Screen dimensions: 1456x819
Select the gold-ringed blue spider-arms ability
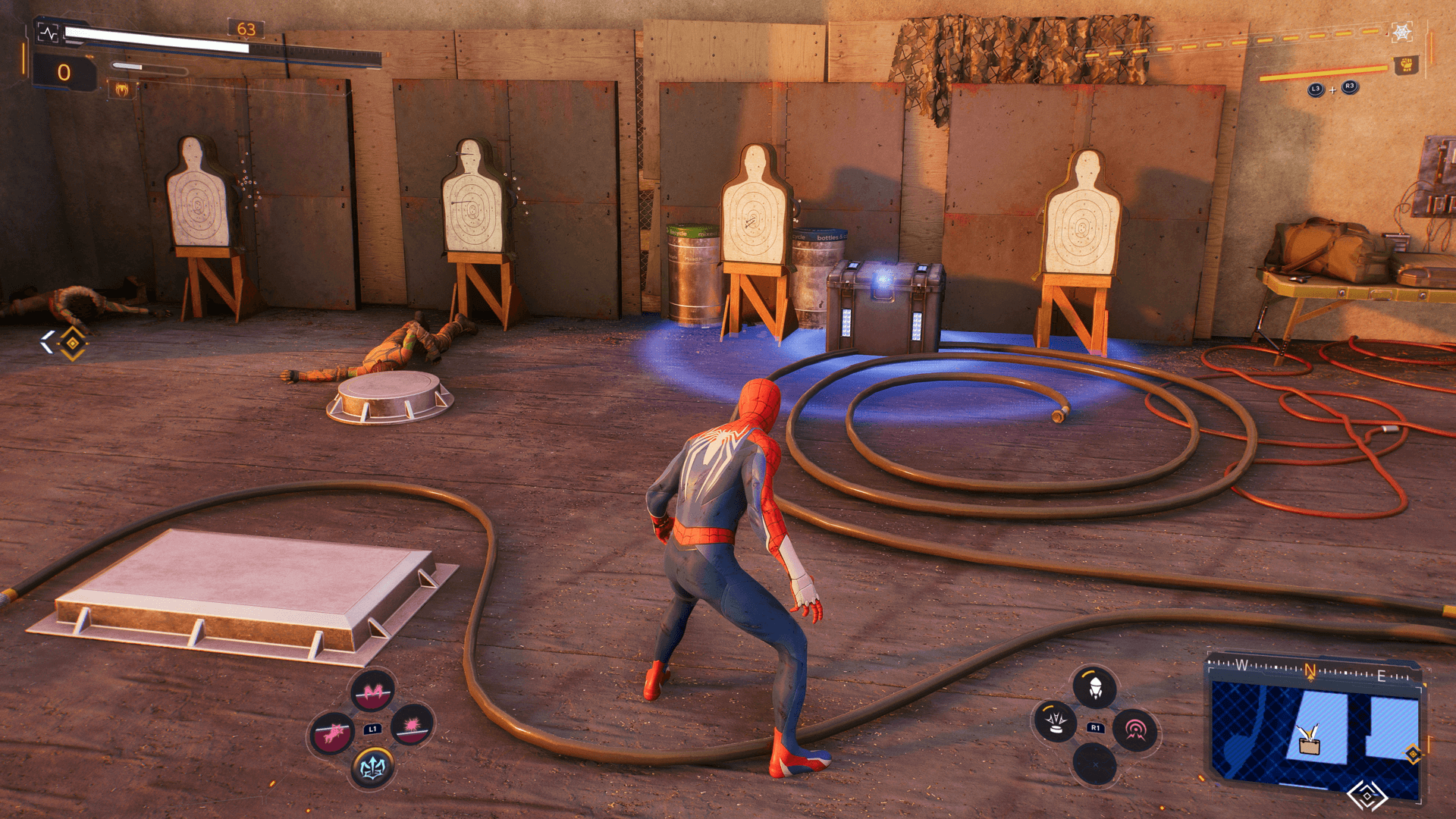tap(372, 767)
